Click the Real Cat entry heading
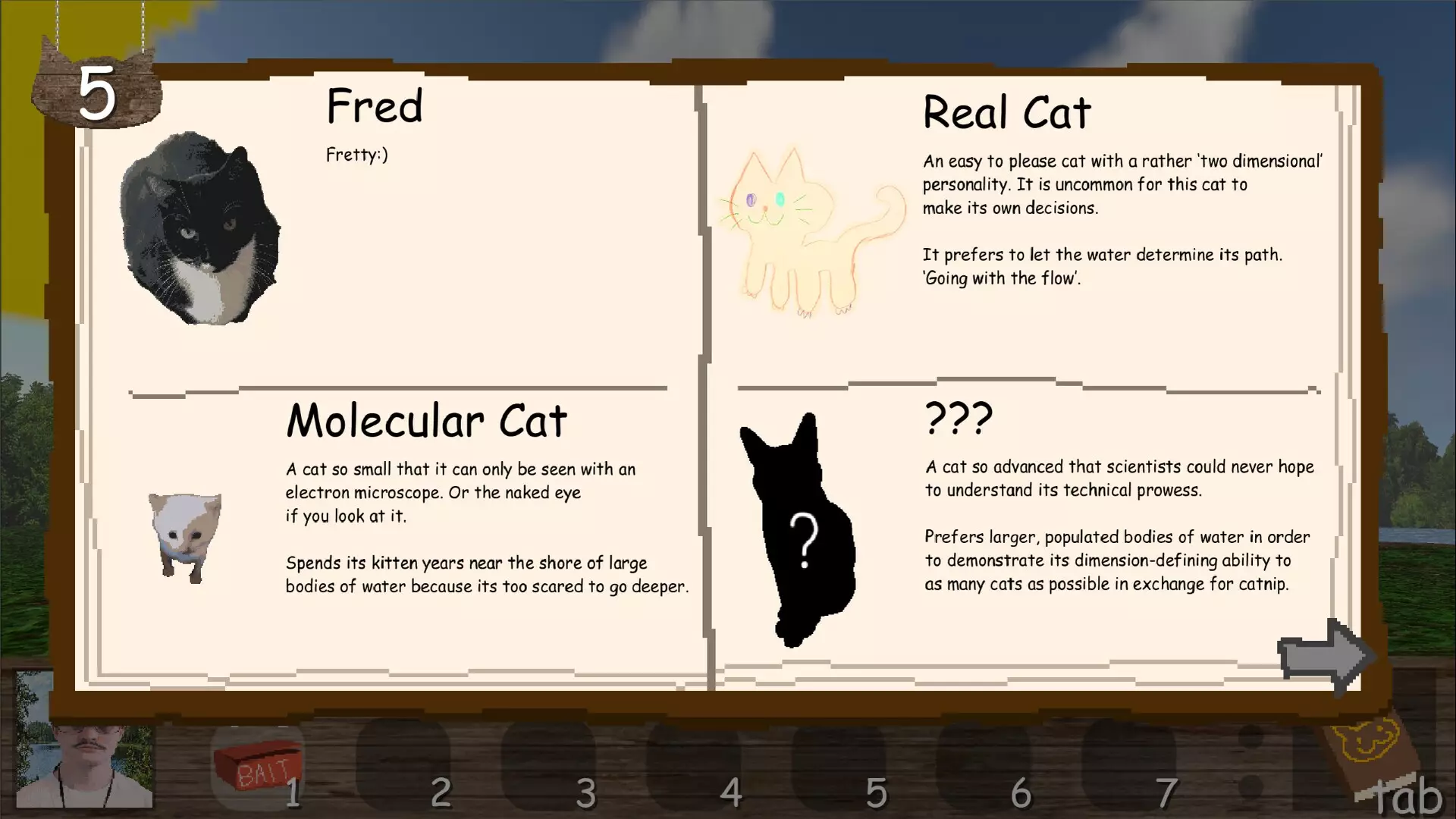The height and width of the screenshot is (819, 1456). [1006, 112]
